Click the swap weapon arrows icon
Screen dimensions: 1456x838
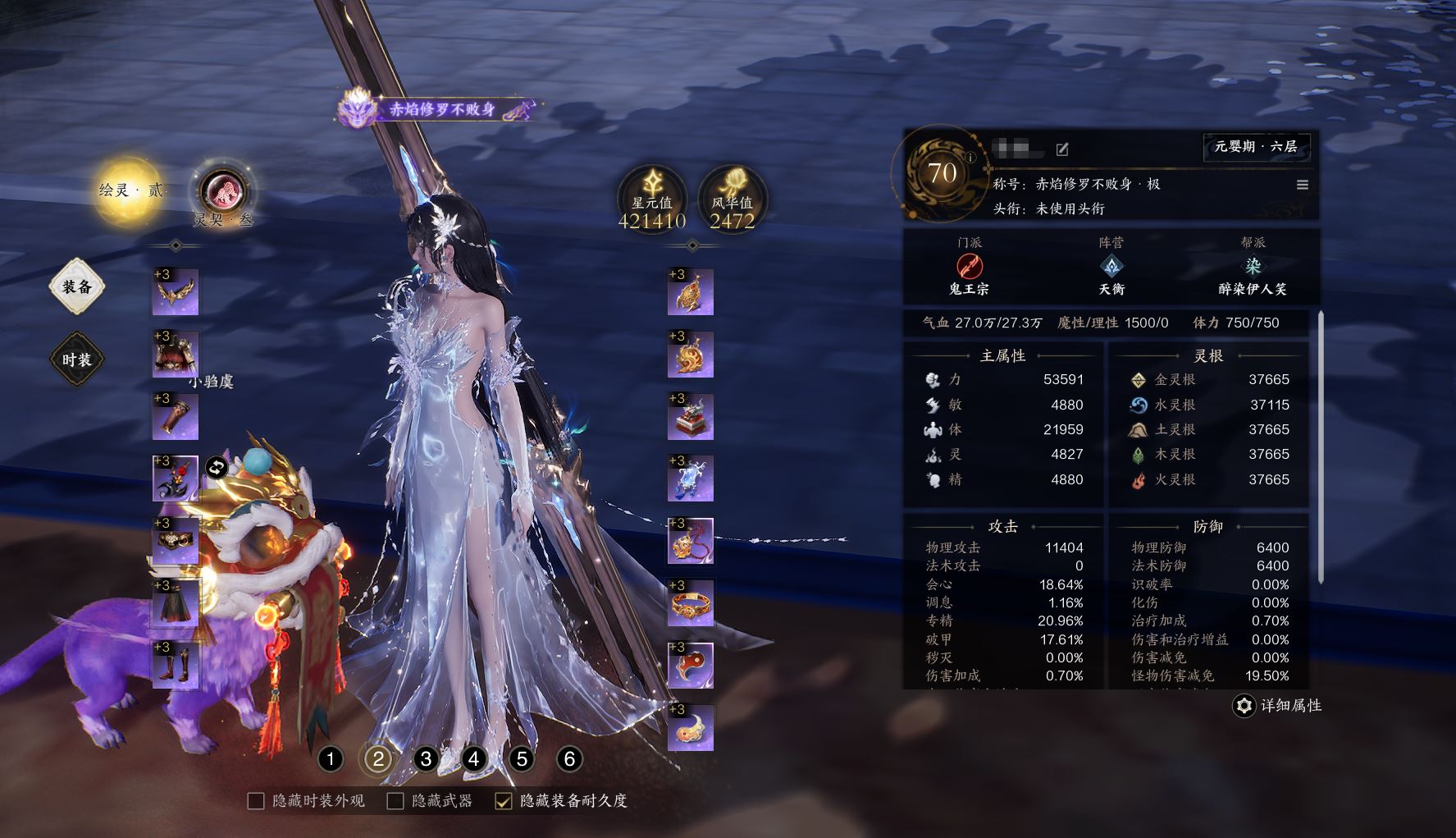[x=217, y=468]
